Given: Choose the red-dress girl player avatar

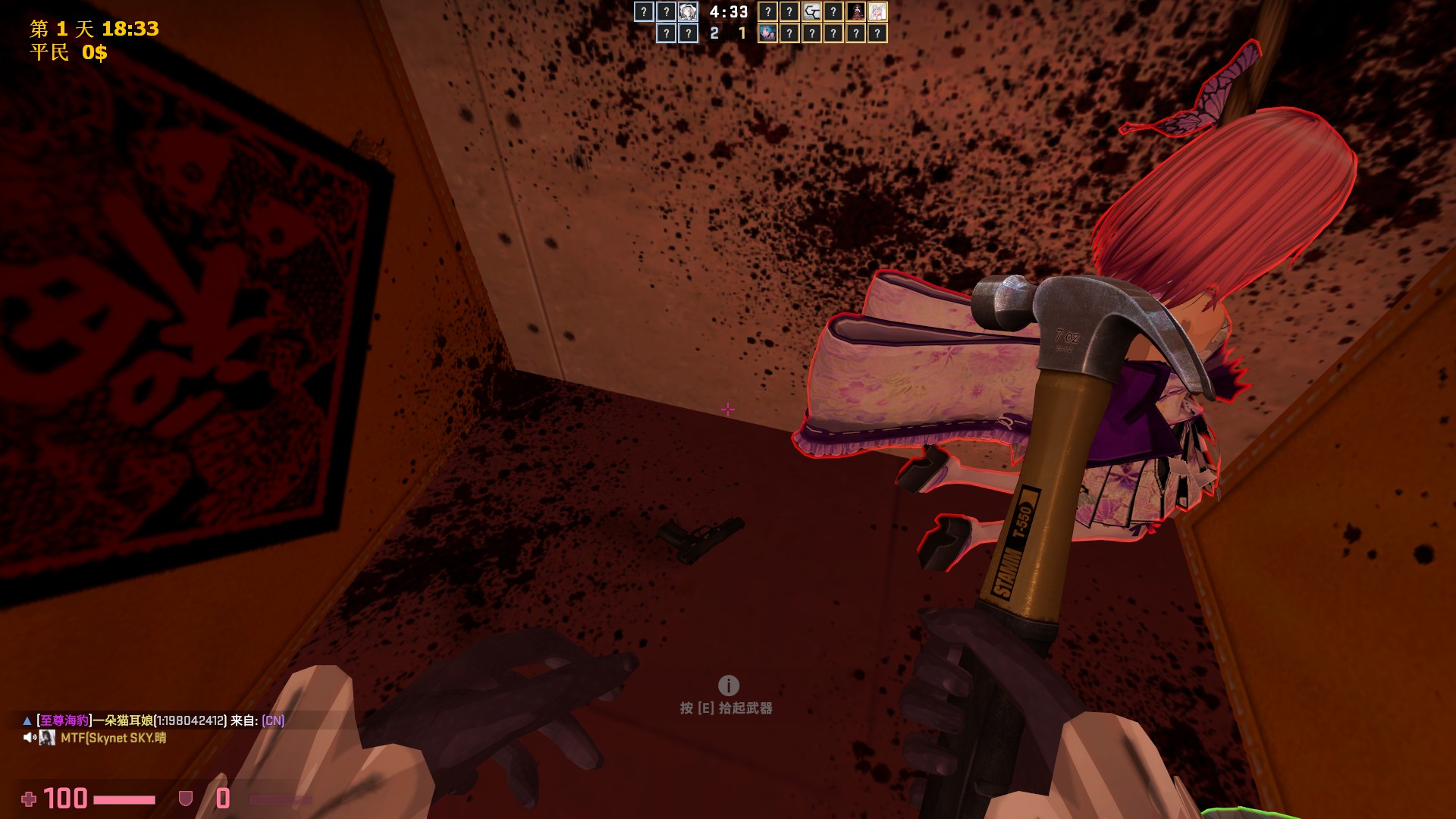Looking at the screenshot, I should 855,11.
